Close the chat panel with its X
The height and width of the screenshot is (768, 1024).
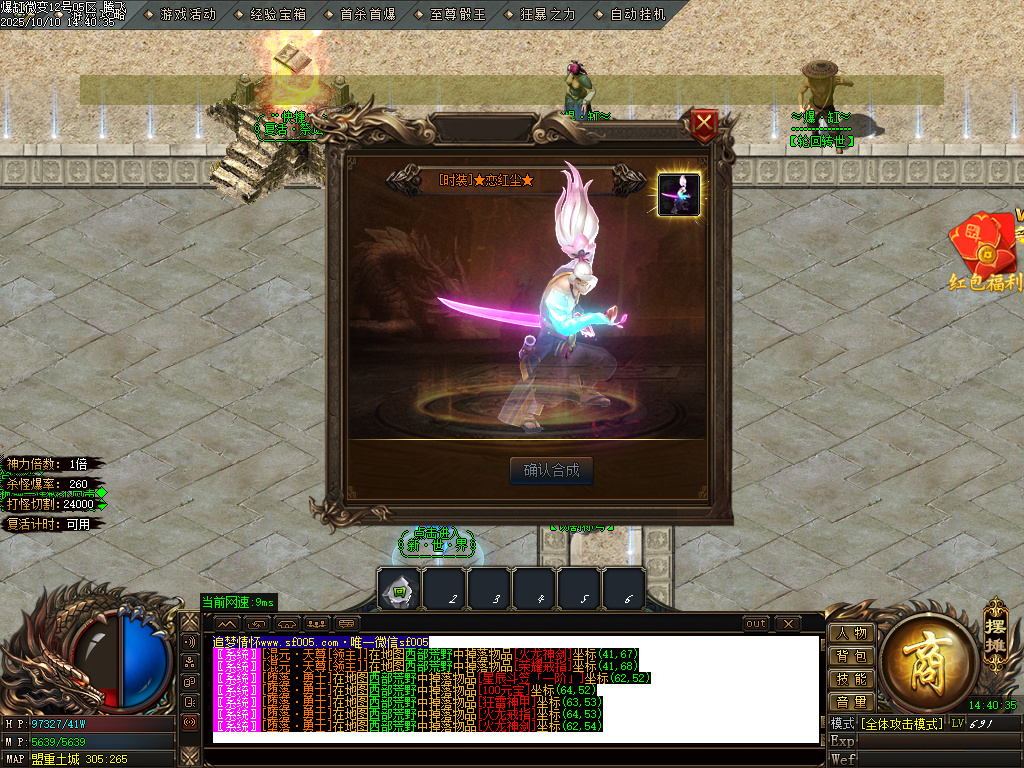pyautogui.click(x=788, y=624)
